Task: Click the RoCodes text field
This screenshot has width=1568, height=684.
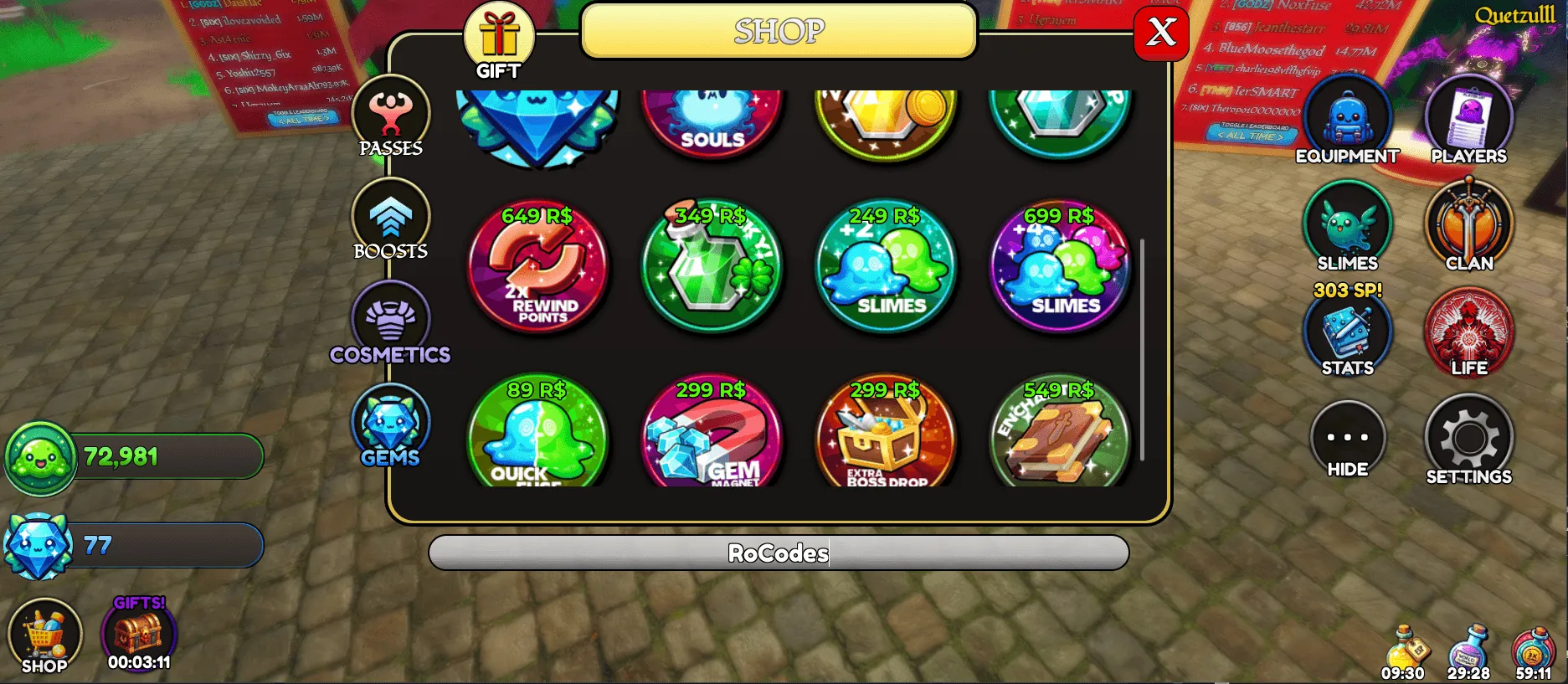Action: (777, 553)
